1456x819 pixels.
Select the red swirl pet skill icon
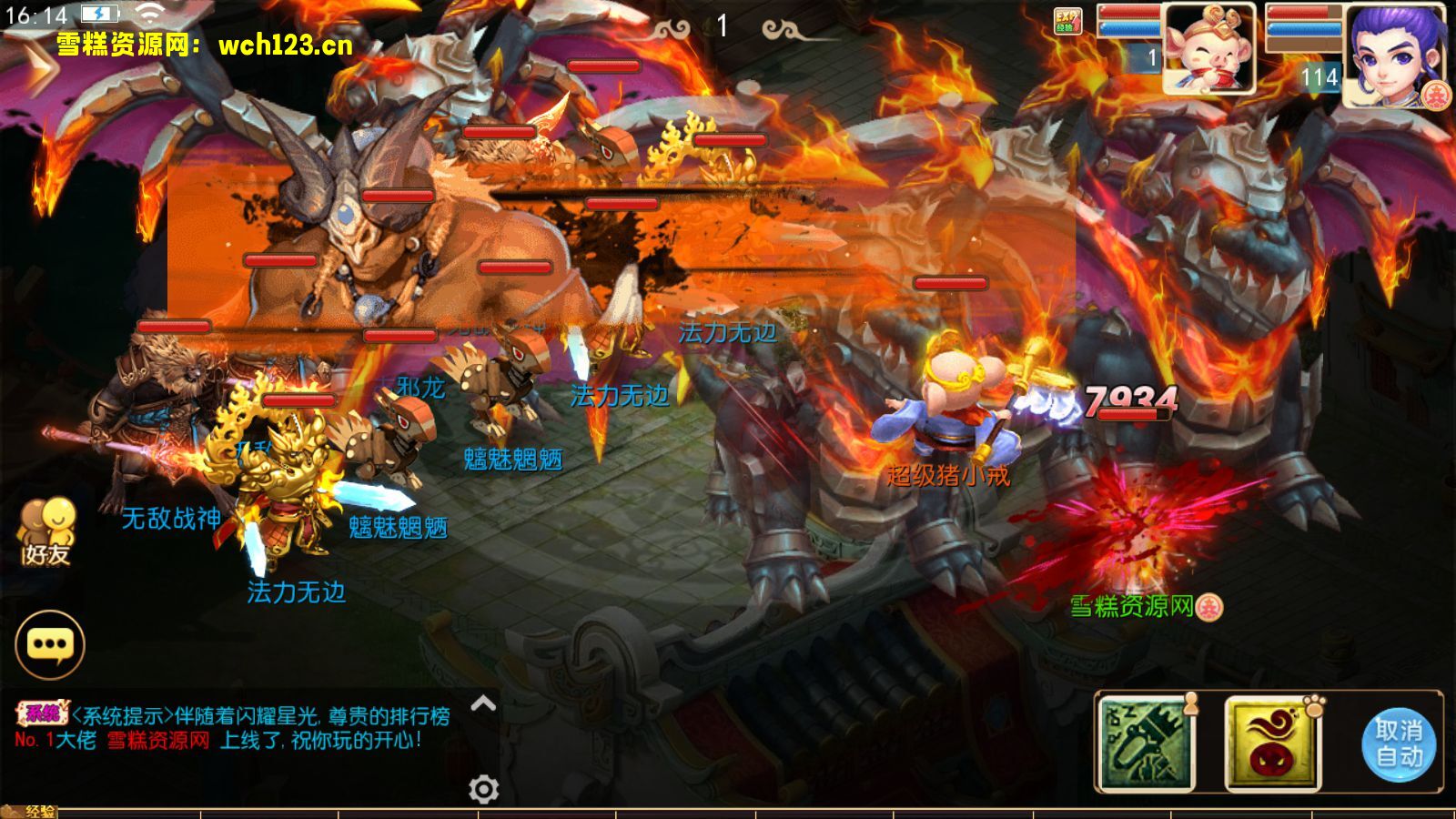[1271, 744]
